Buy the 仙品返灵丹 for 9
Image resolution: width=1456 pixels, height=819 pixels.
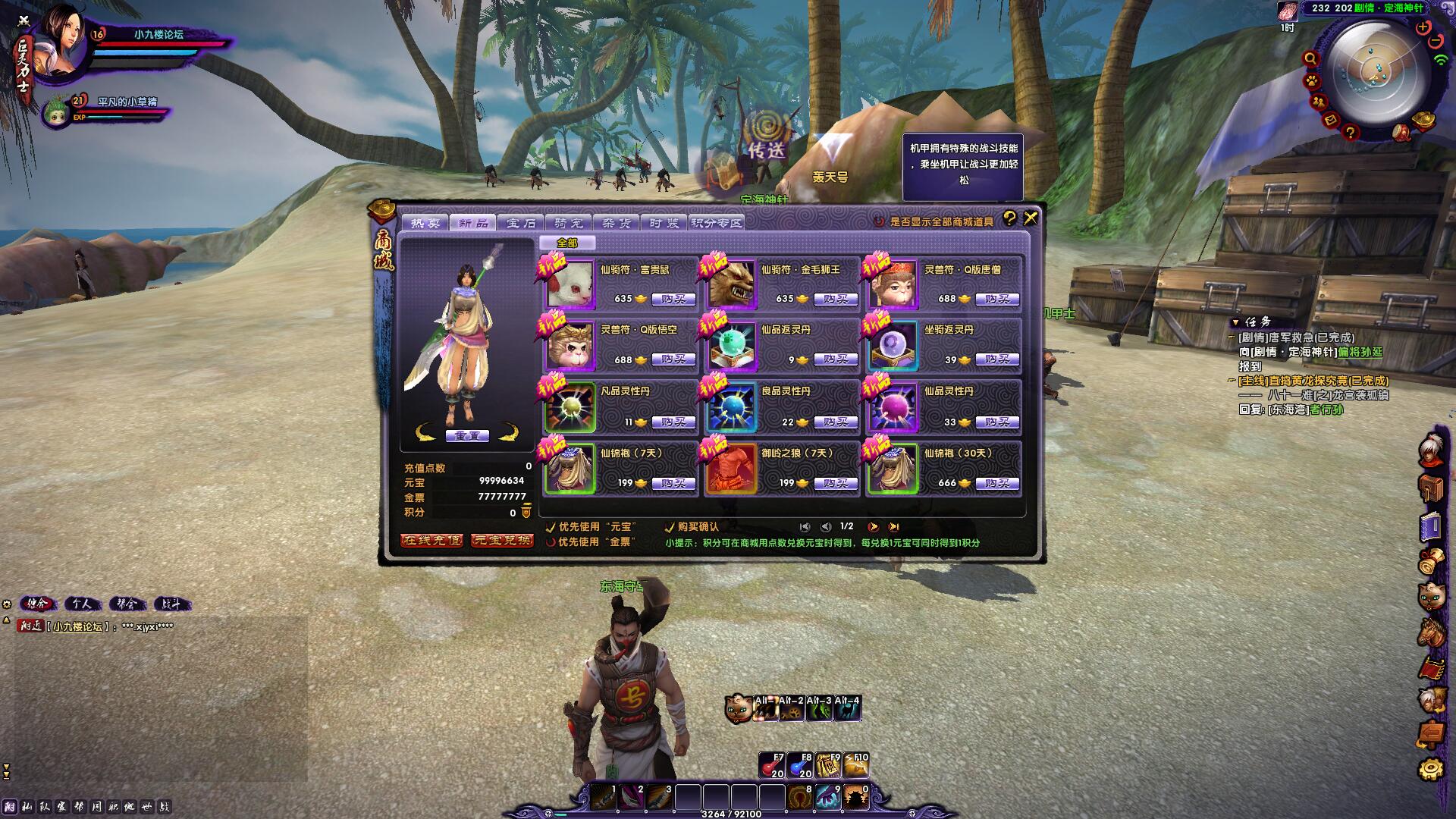point(835,359)
